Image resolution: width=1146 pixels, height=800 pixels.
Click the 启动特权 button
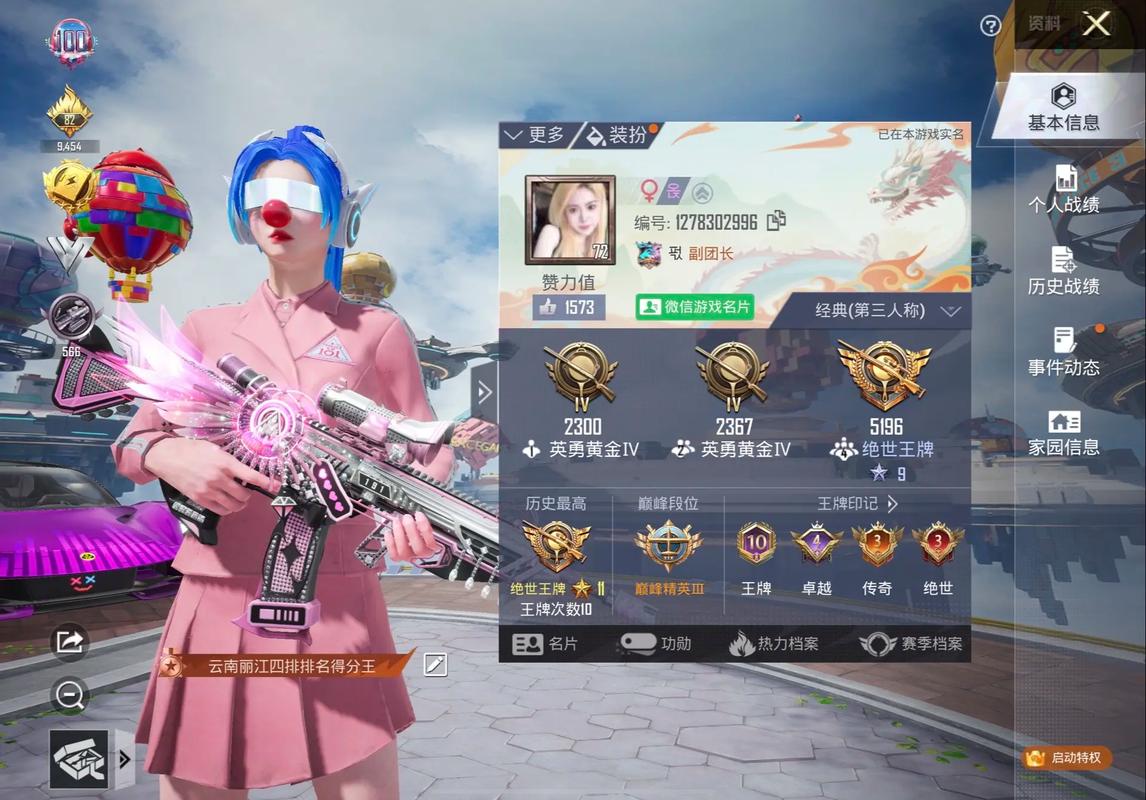[x=1066, y=757]
